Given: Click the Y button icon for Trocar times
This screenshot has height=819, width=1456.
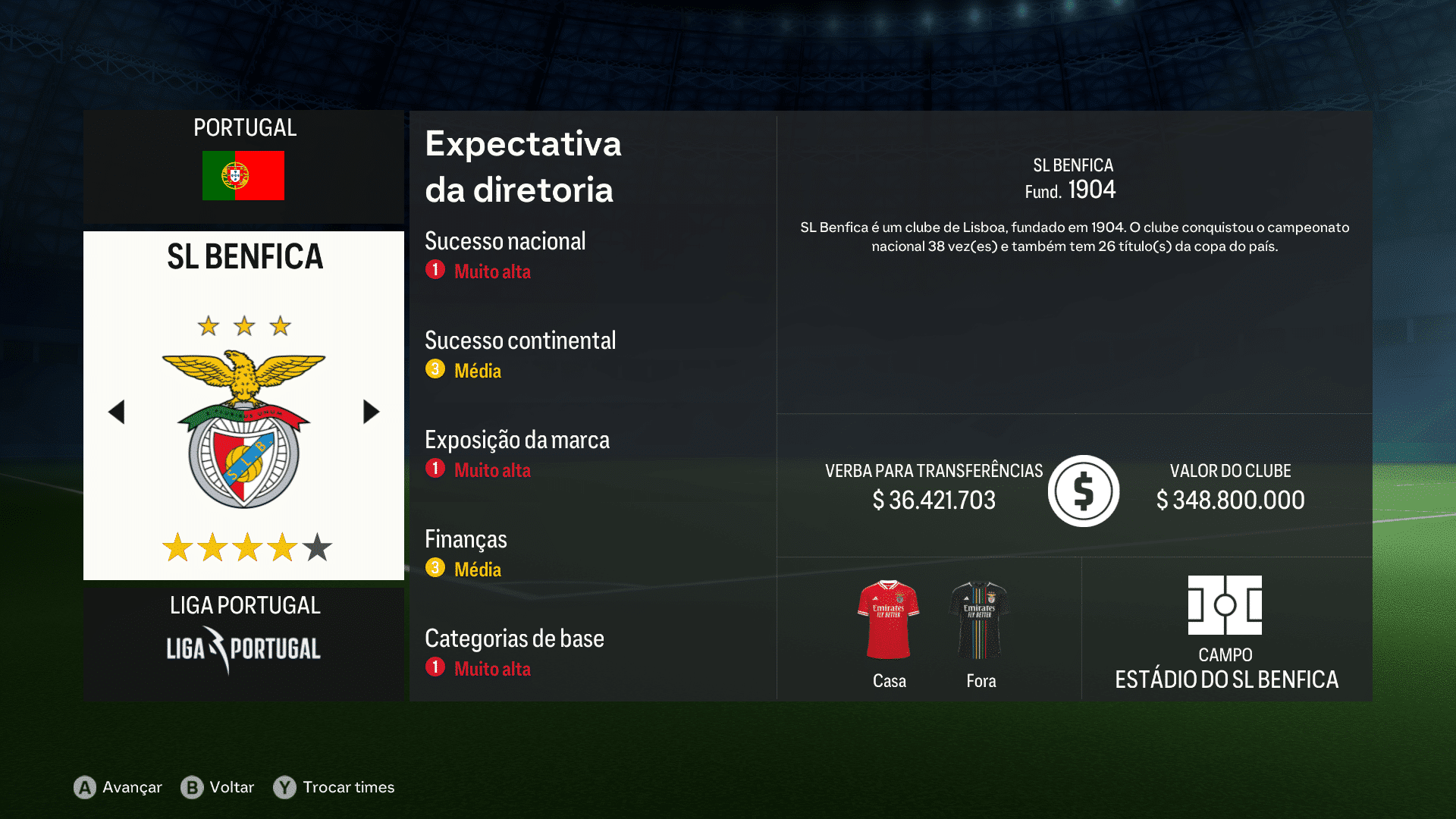Looking at the screenshot, I should tap(284, 788).
